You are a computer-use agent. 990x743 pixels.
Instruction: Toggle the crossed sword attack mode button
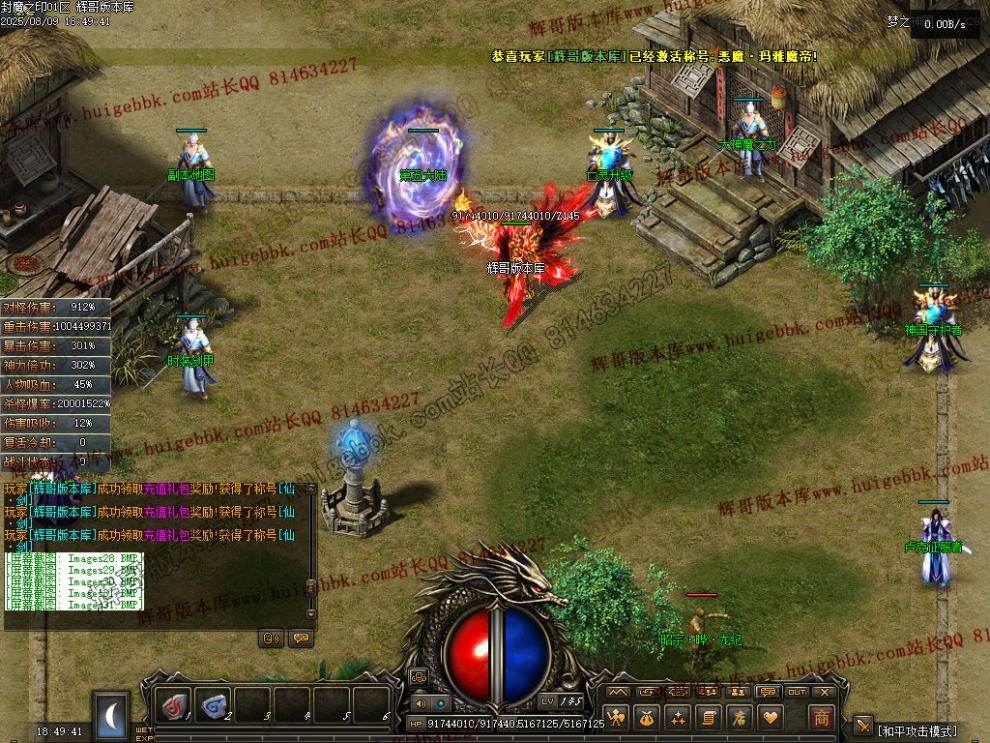862,723
